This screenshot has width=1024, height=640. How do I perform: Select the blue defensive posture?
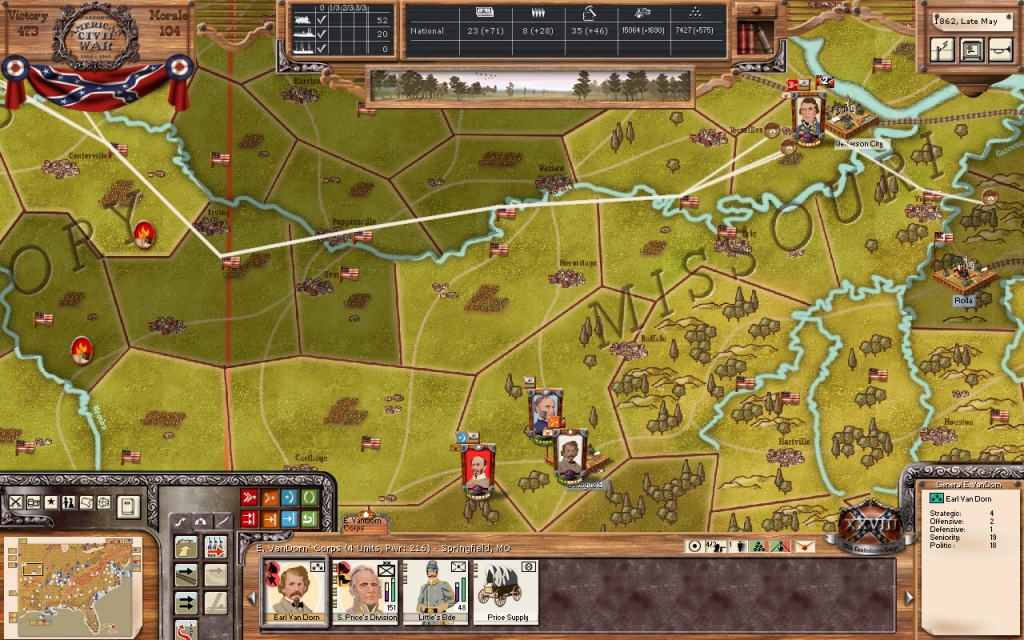(289, 497)
